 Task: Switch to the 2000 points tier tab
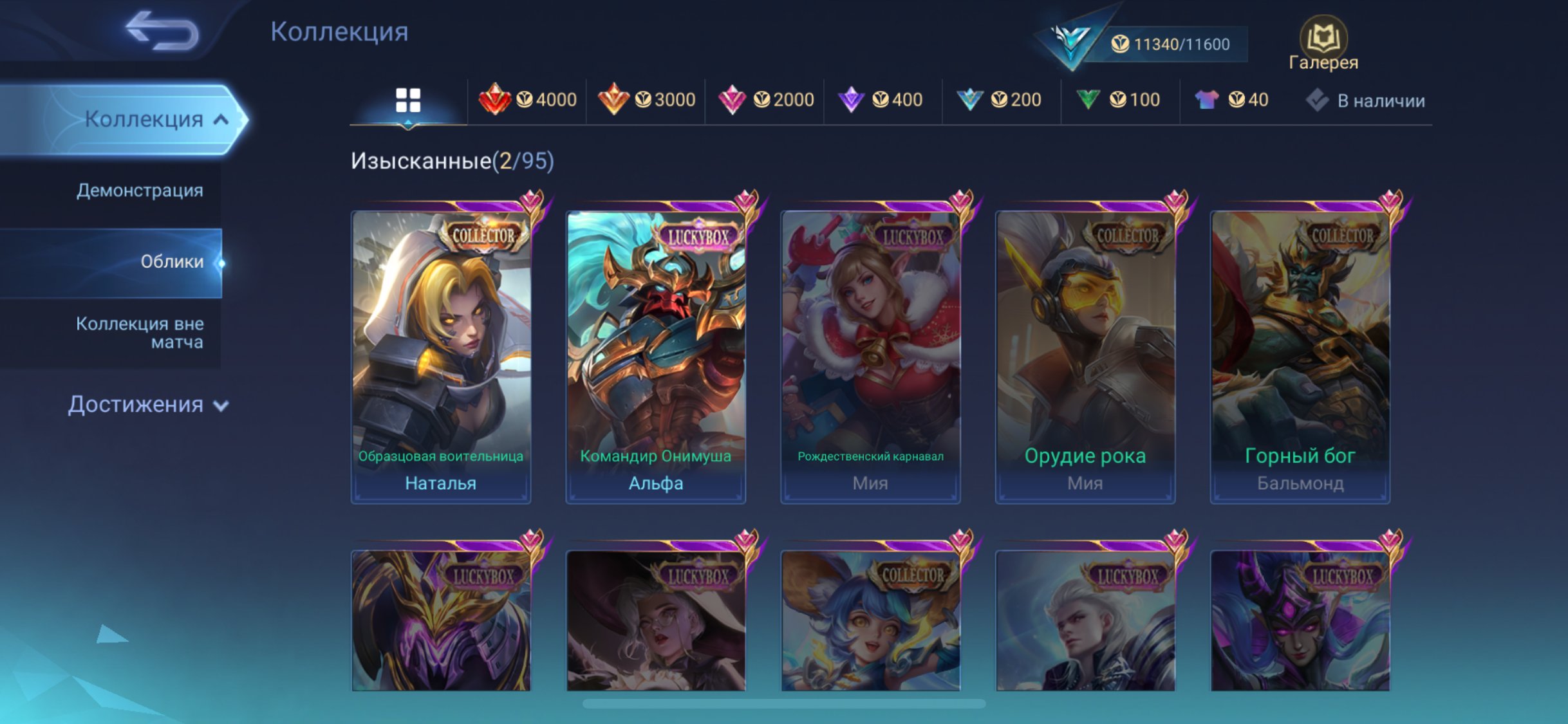(x=765, y=100)
